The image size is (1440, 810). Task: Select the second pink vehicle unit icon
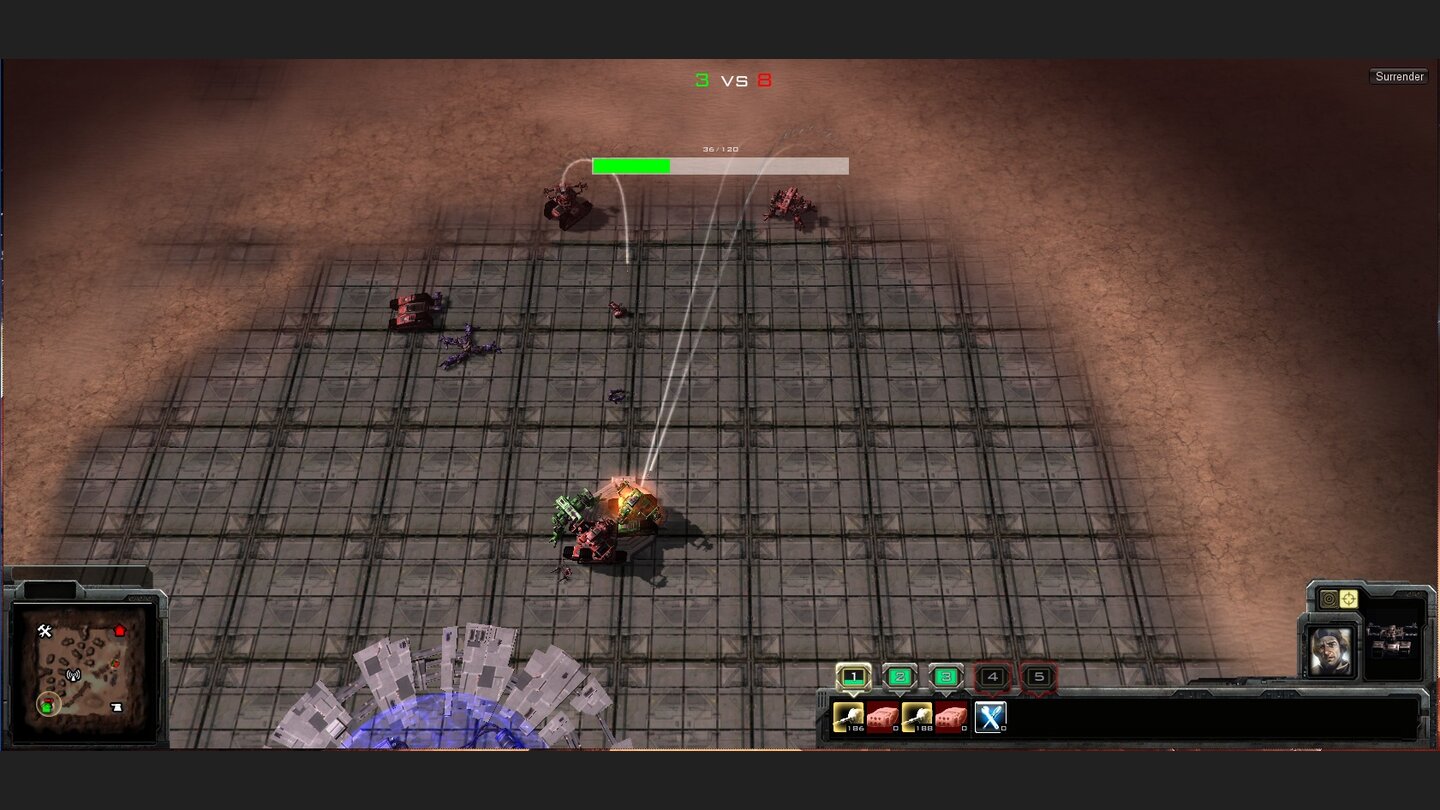tap(952, 715)
